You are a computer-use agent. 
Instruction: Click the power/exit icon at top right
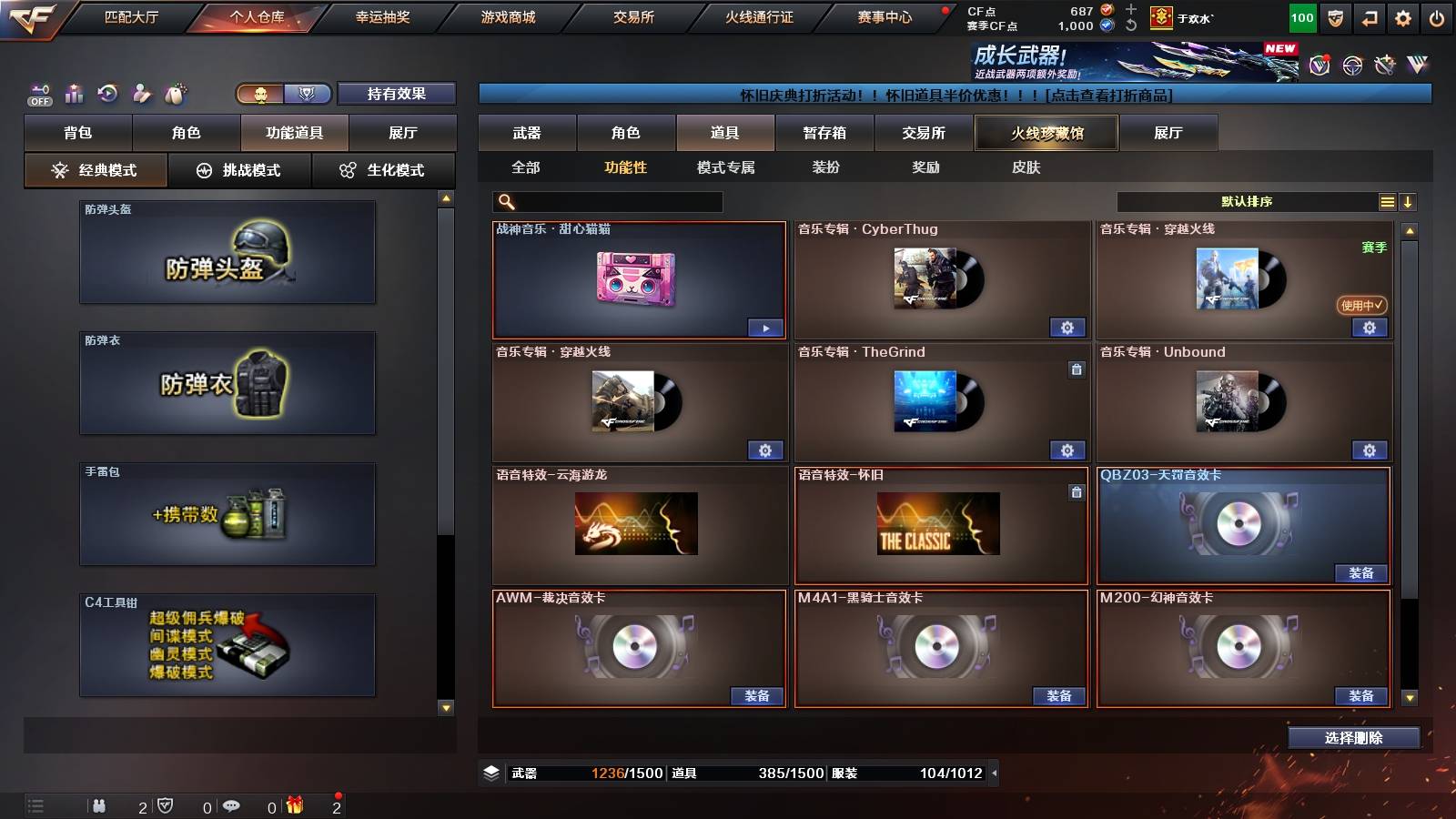1438,16
